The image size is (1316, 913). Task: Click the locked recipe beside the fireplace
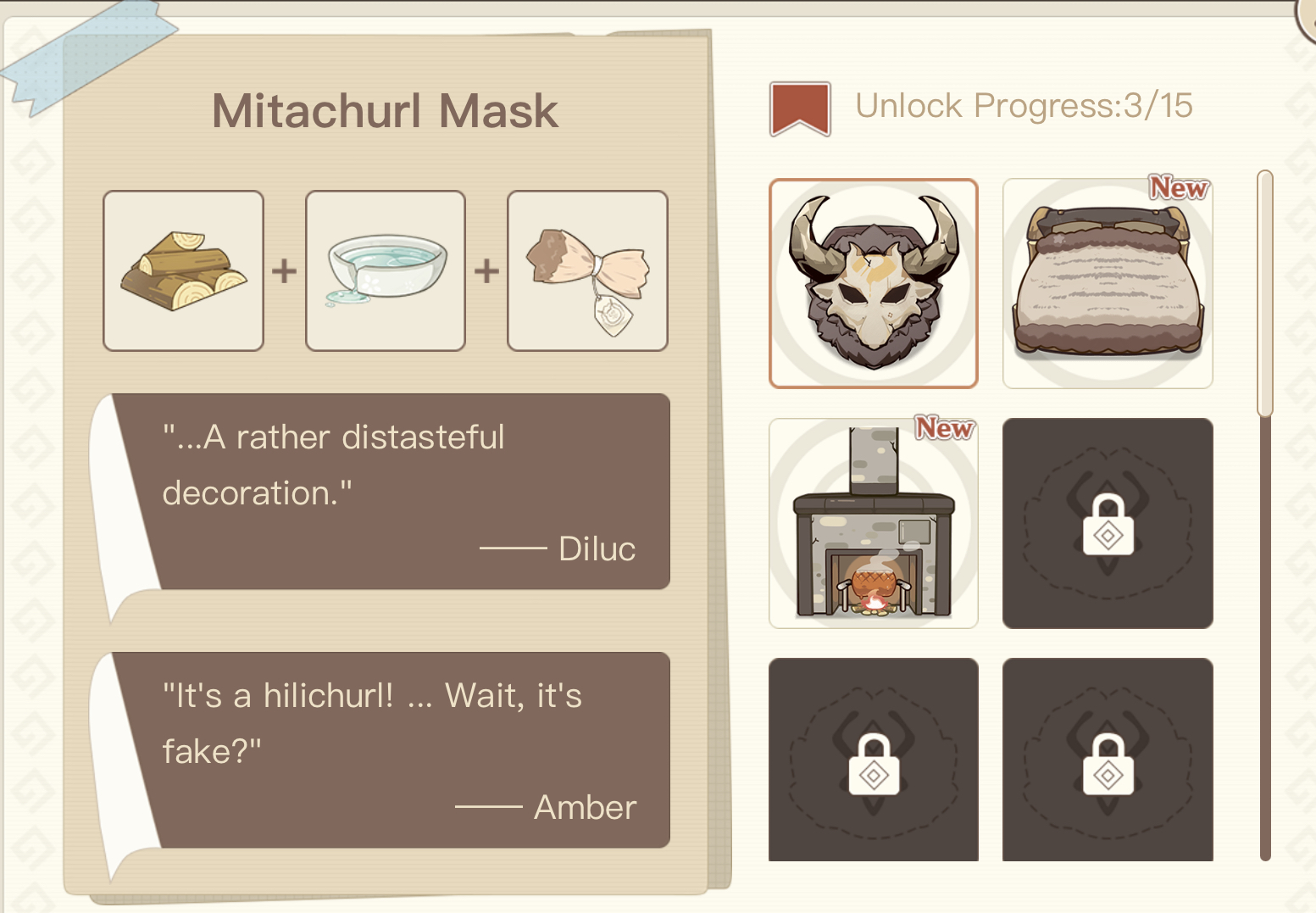coord(1107,523)
